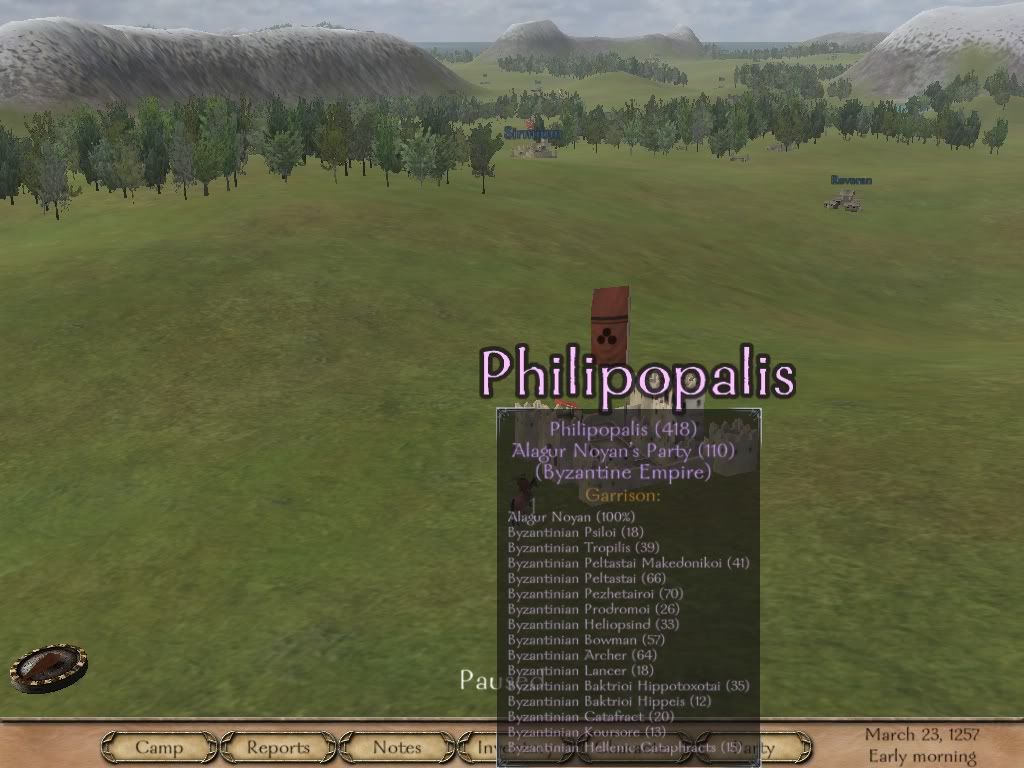Open the partly hidden Party button

click(784, 747)
